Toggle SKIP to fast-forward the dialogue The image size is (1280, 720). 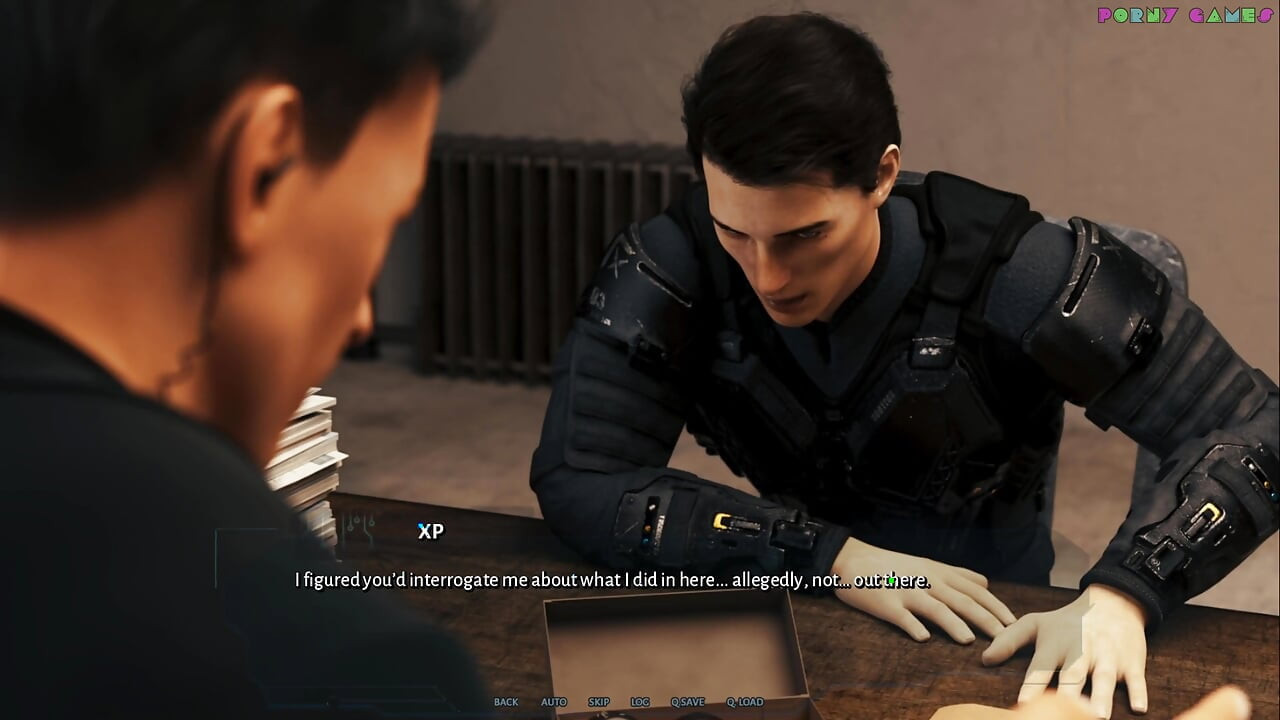pos(598,702)
